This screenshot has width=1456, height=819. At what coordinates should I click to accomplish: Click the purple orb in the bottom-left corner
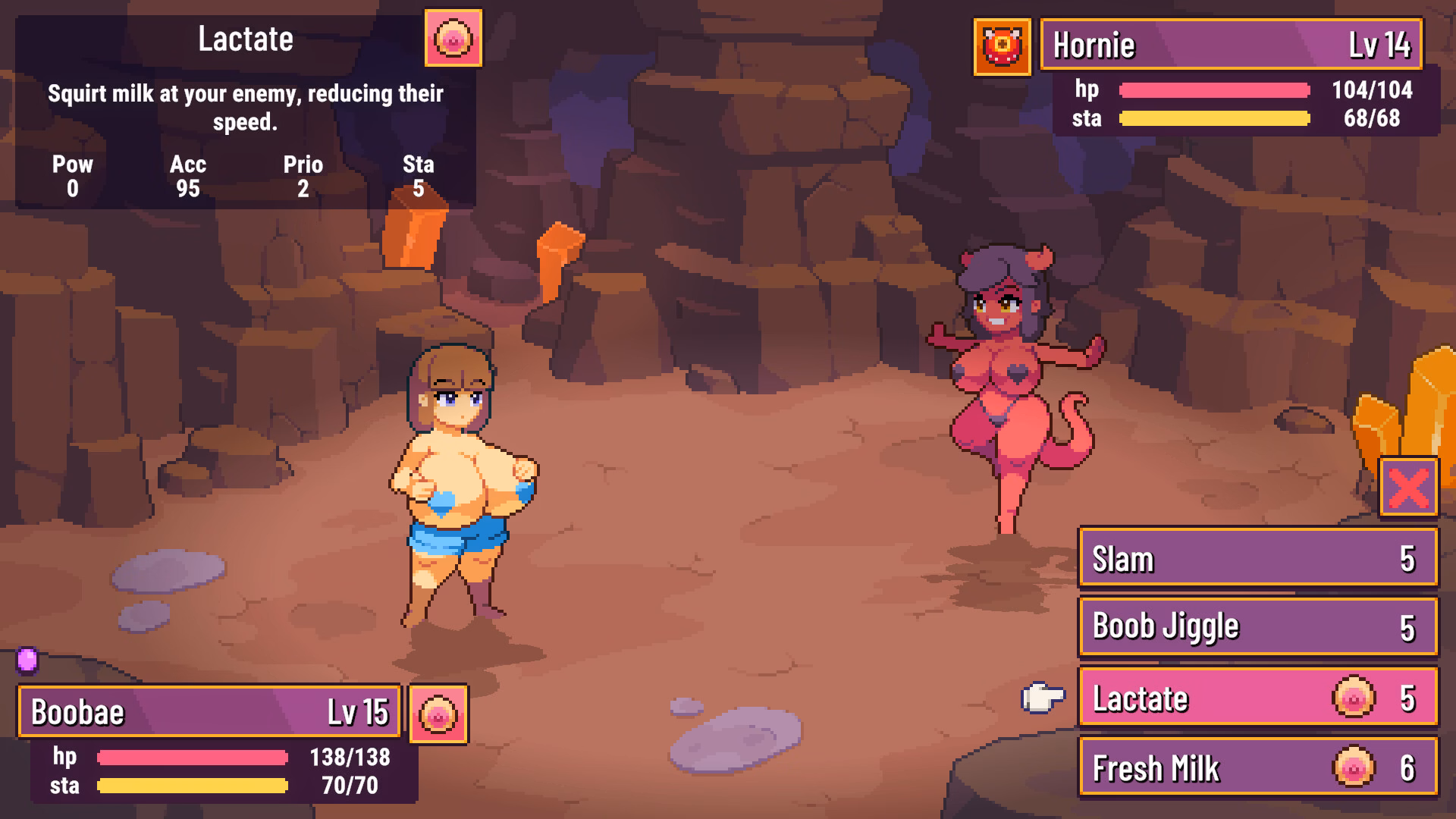click(26, 663)
